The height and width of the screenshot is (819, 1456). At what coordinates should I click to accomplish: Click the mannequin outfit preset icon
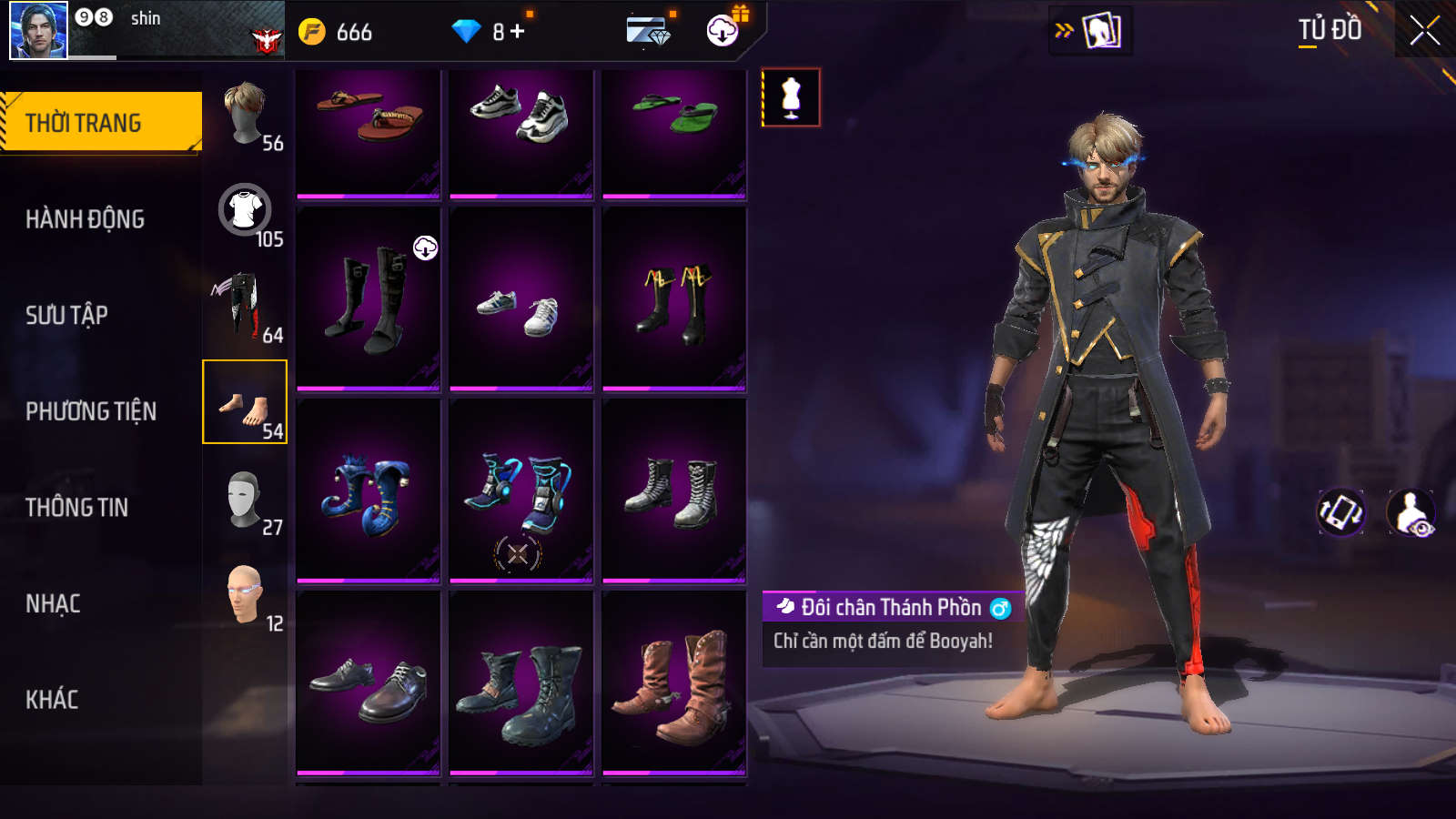[791, 97]
